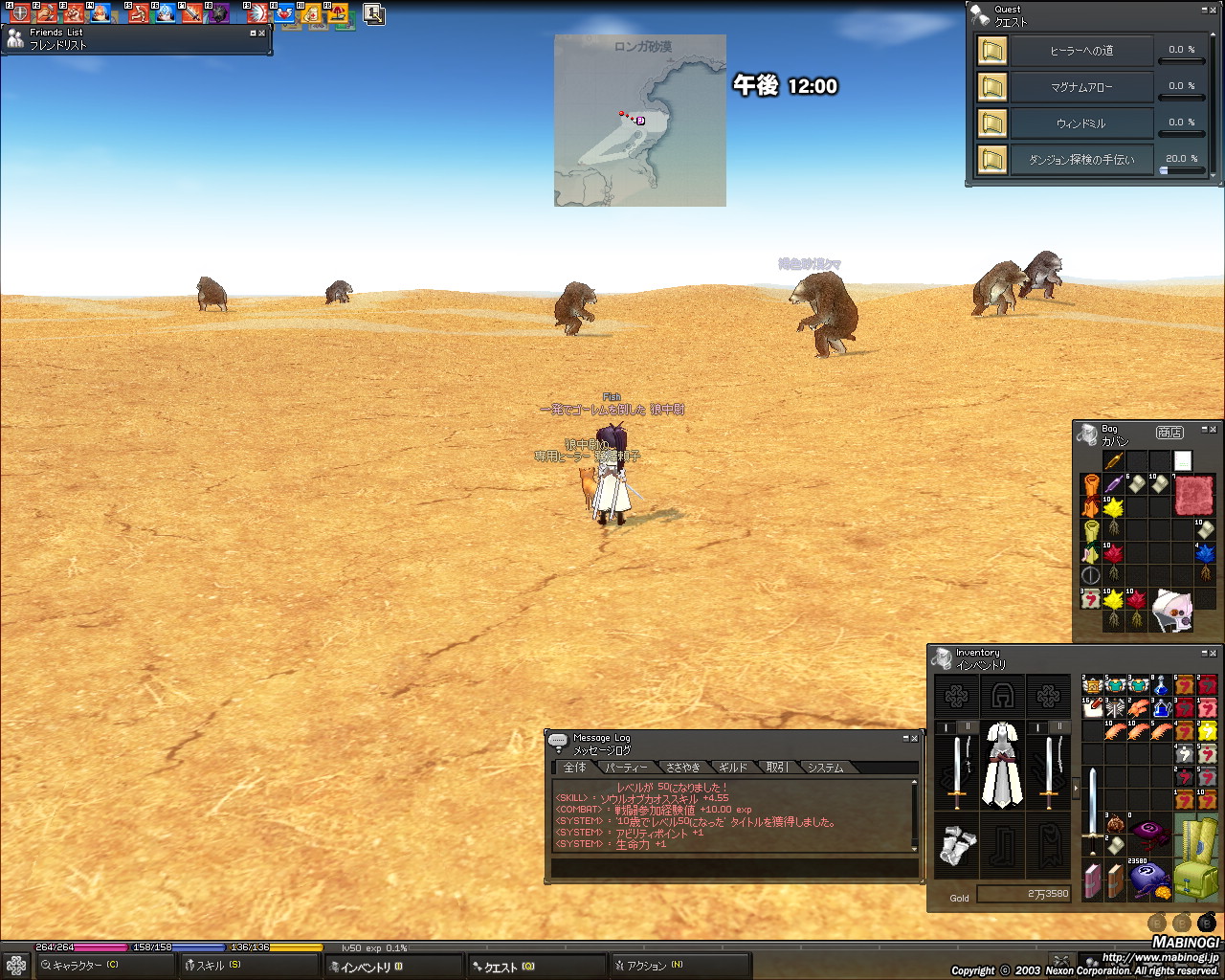Select the マグナムアロー quest
Image resolution: width=1225 pixels, height=980 pixels.
point(1081,87)
